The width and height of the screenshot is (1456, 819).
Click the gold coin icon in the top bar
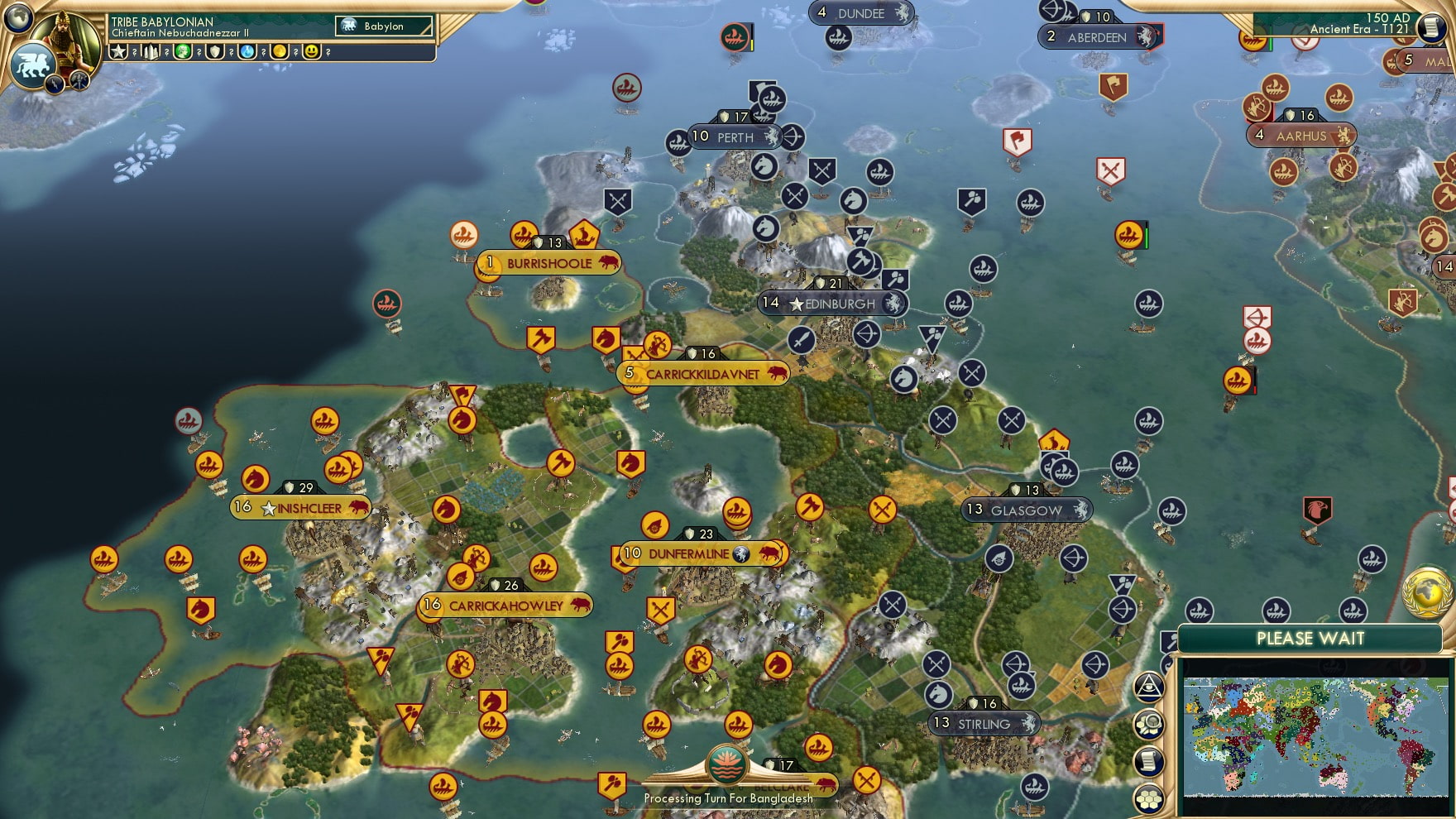279,53
